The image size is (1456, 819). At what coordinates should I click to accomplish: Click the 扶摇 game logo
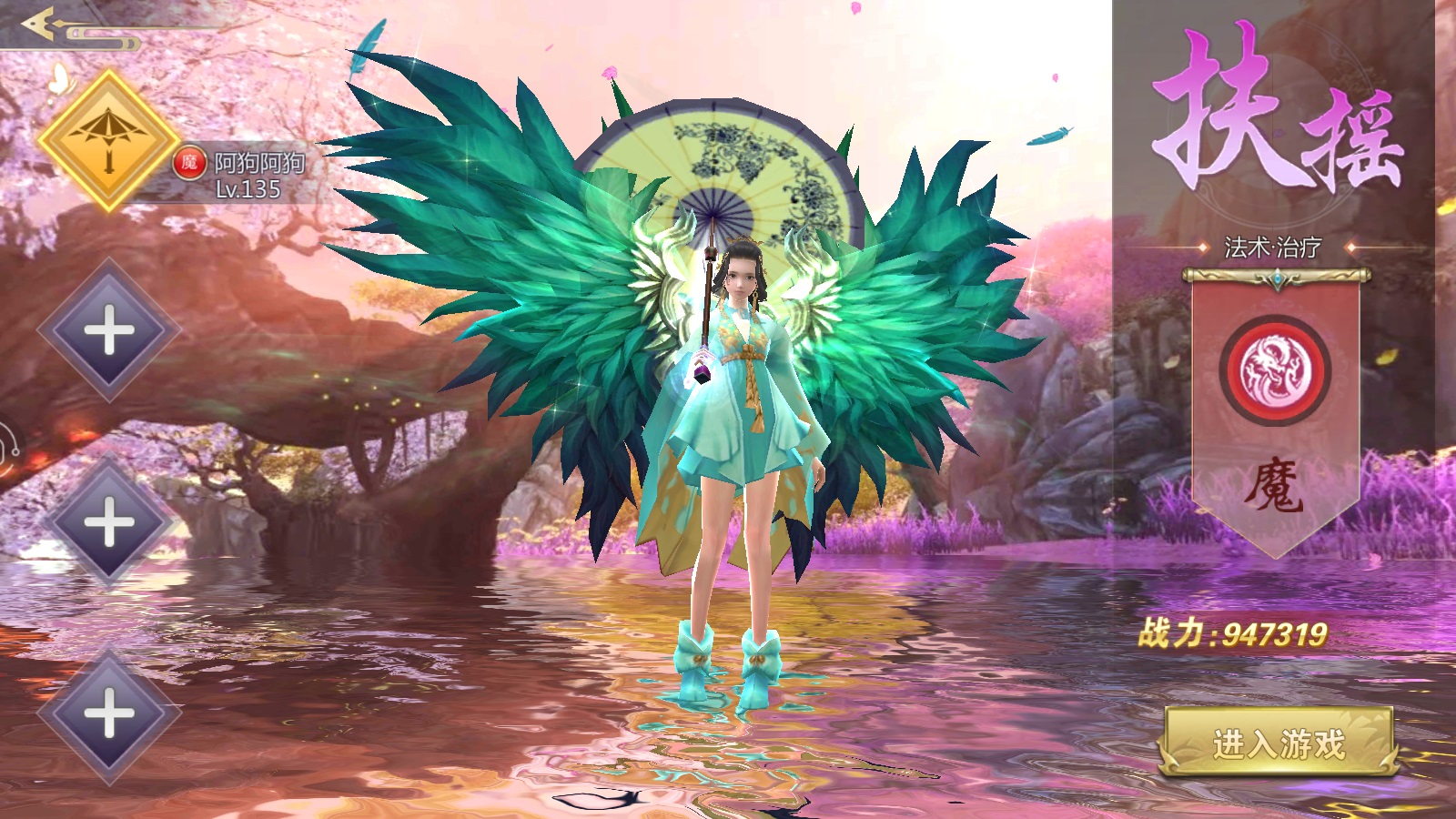(x=1274, y=109)
